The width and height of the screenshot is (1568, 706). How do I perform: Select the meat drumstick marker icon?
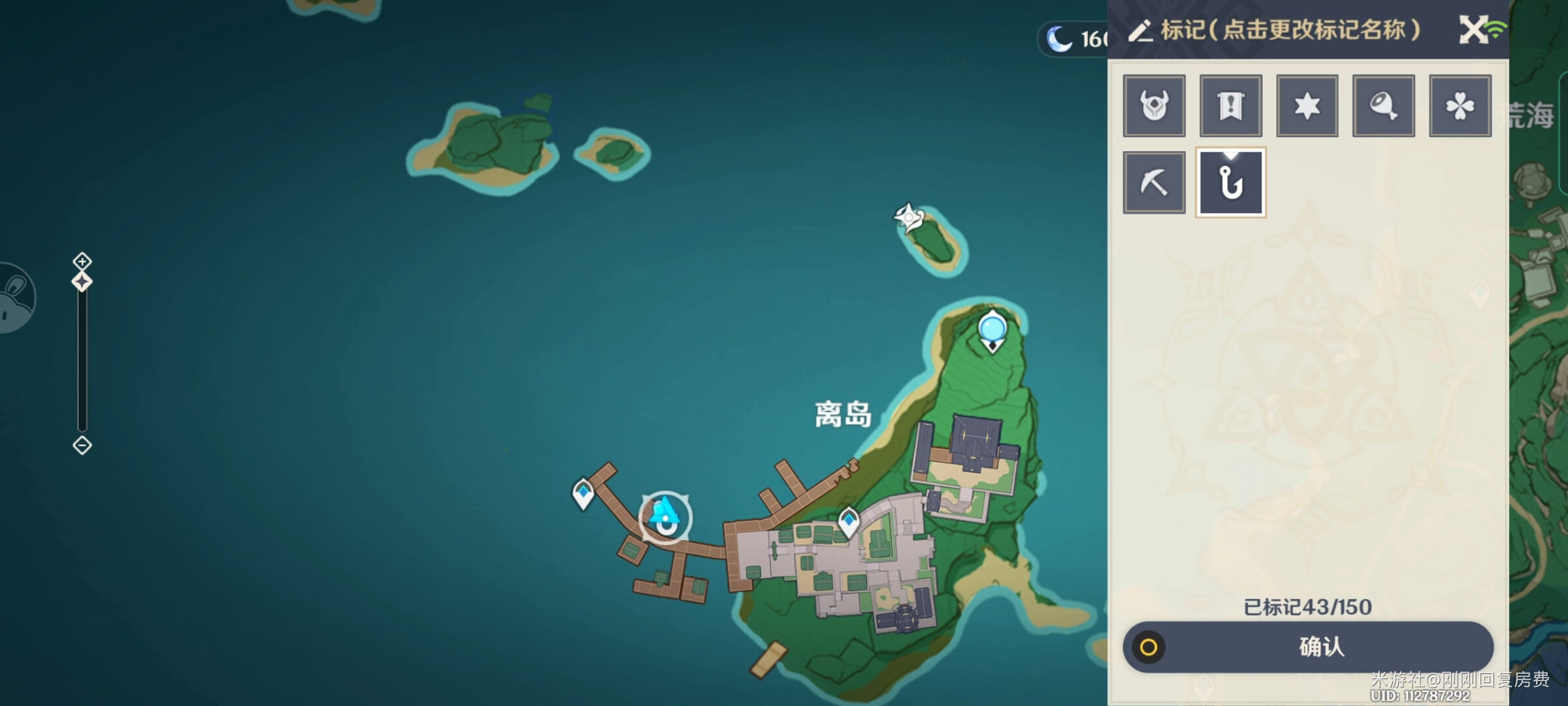coord(1383,106)
